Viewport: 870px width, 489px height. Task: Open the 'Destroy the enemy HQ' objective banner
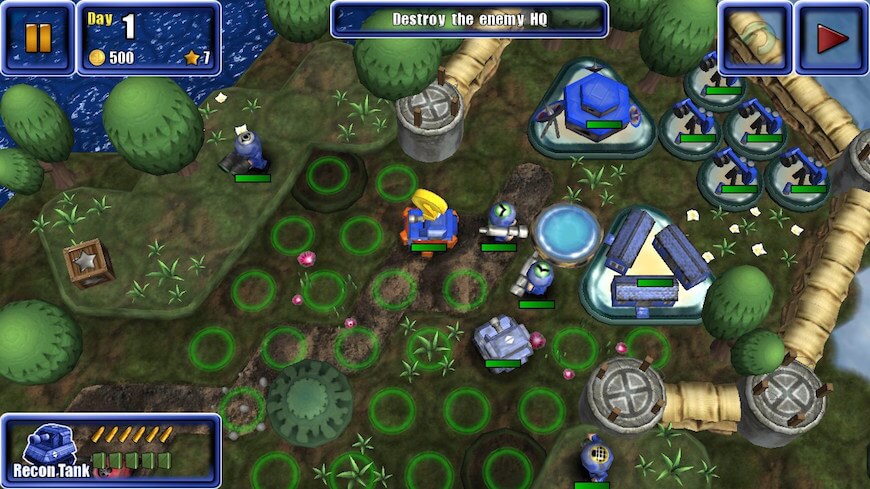(469, 19)
